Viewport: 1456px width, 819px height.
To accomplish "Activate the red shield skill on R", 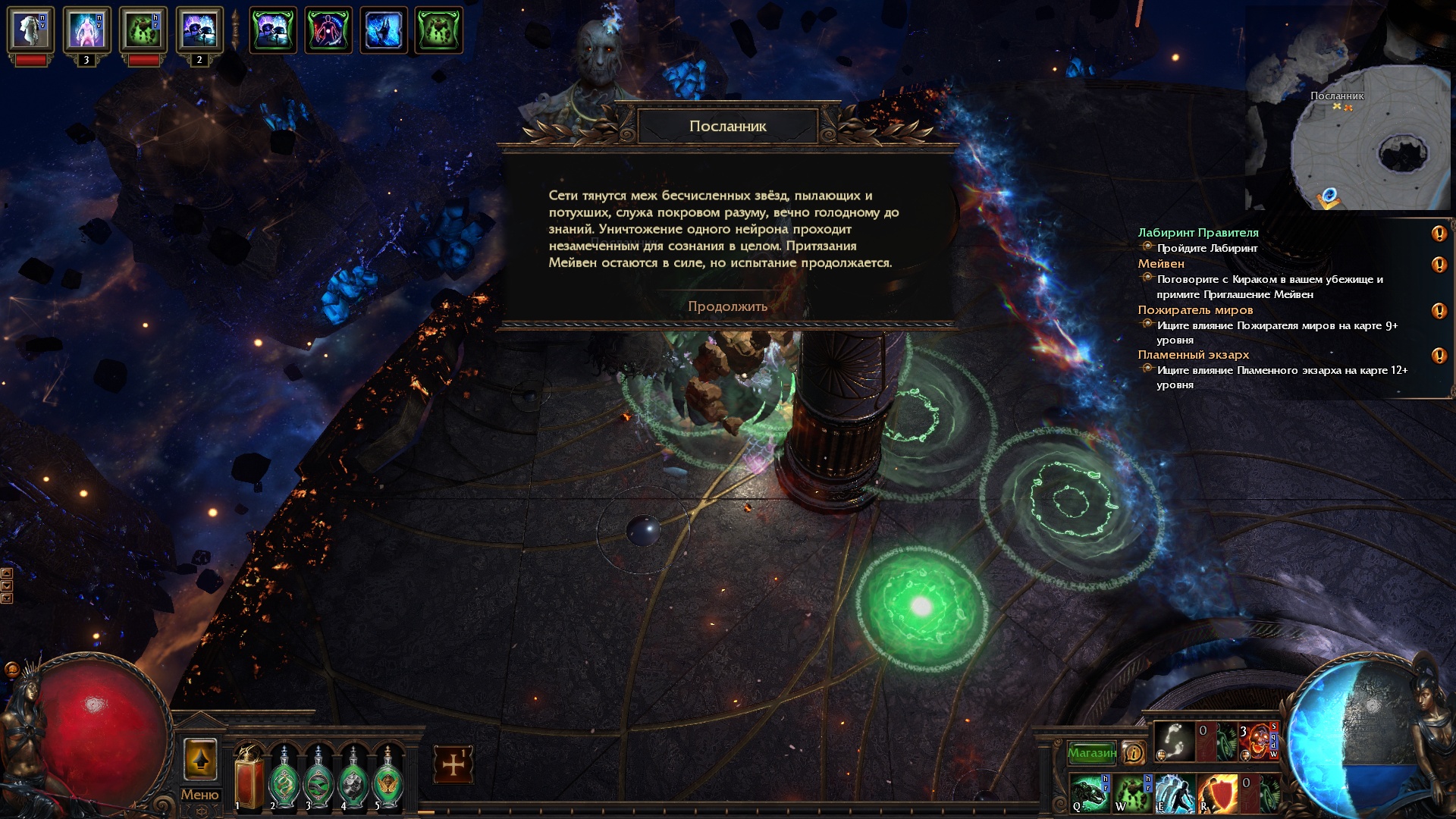I will coord(1216,793).
